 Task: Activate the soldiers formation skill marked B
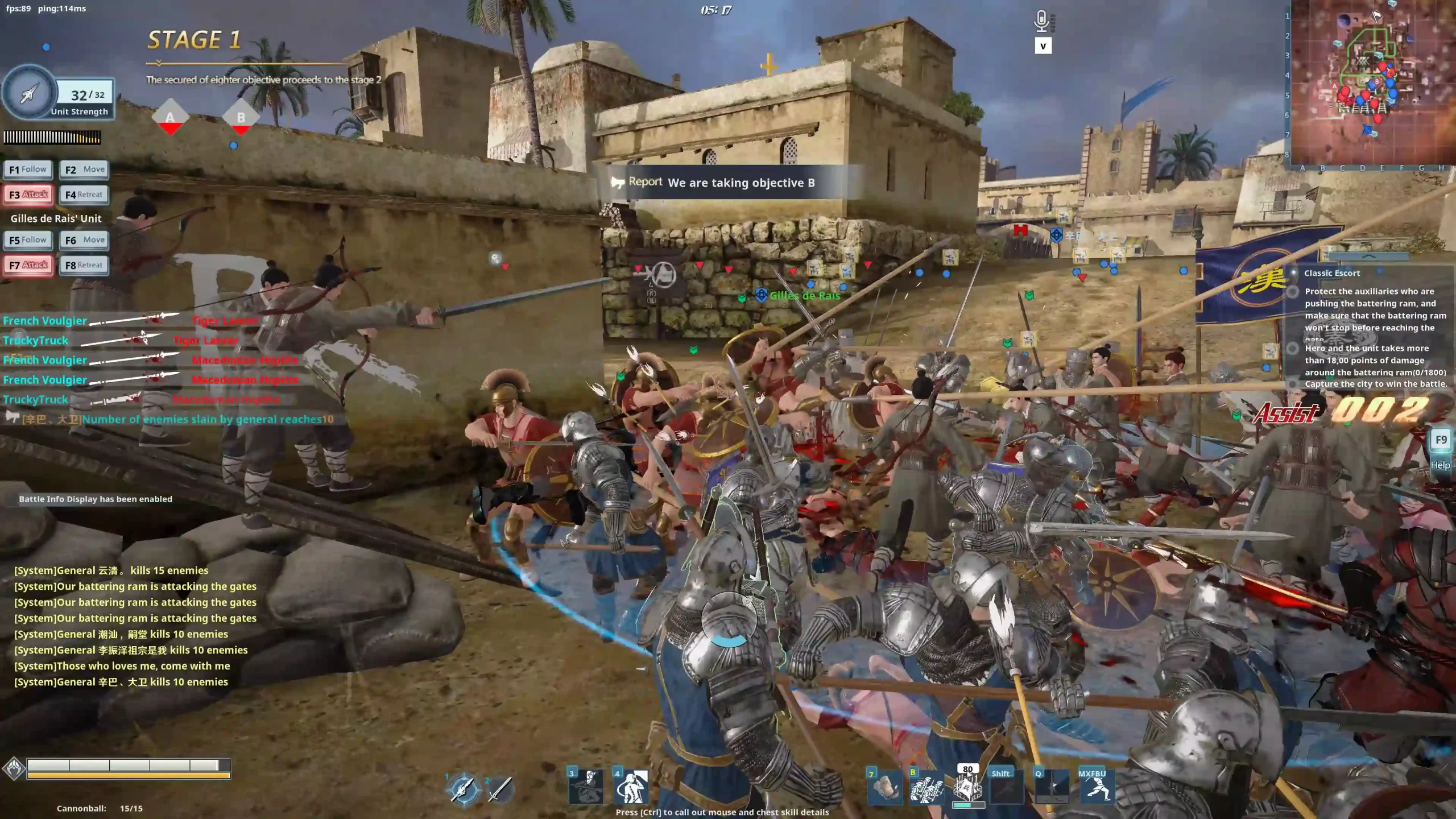click(926, 788)
